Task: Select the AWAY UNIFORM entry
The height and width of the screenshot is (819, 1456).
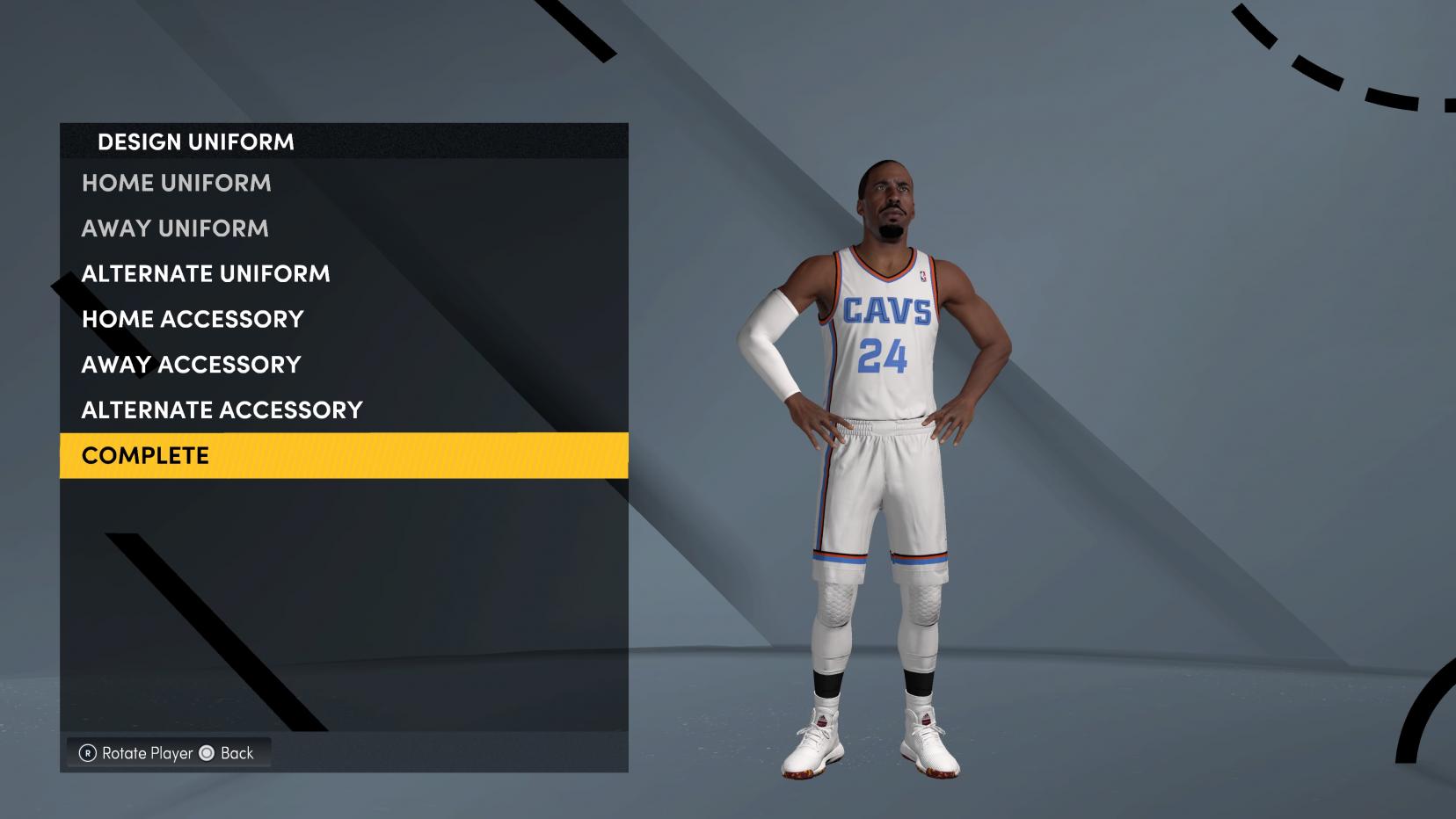Action: pyautogui.click(x=173, y=228)
